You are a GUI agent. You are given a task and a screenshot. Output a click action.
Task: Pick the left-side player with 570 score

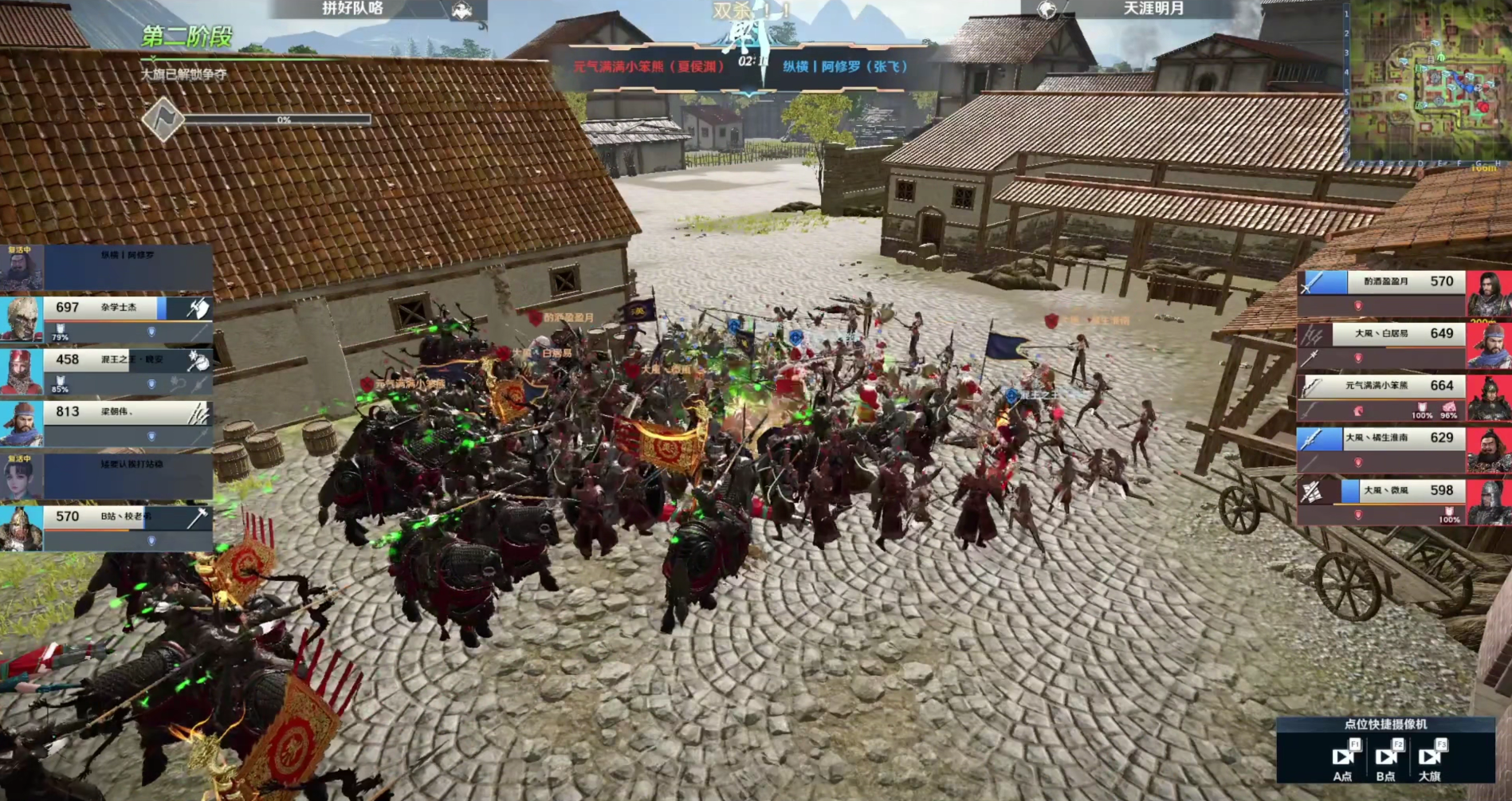click(x=108, y=528)
